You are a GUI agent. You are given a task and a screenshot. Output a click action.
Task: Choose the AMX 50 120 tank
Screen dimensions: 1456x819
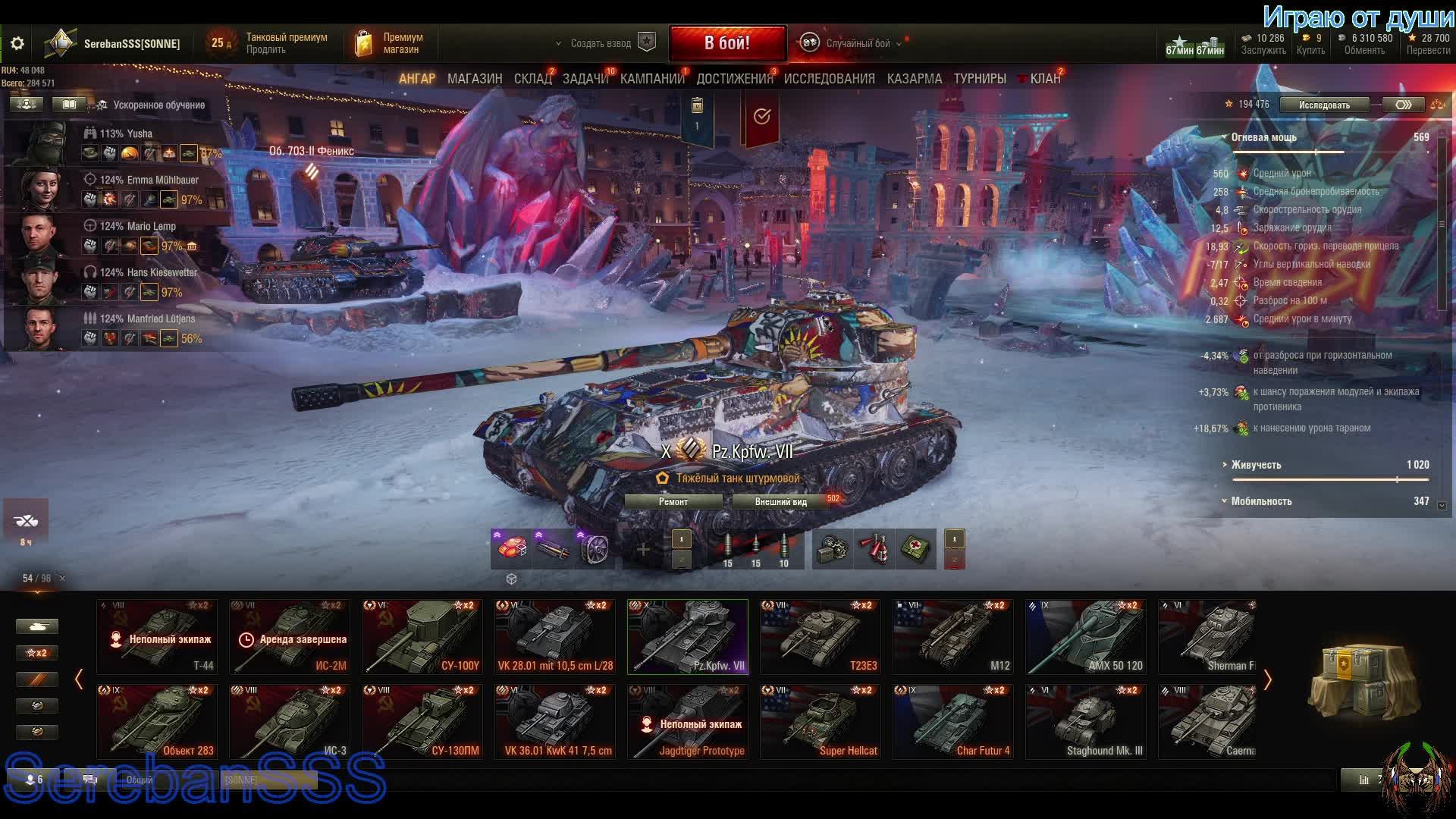point(1085,637)
